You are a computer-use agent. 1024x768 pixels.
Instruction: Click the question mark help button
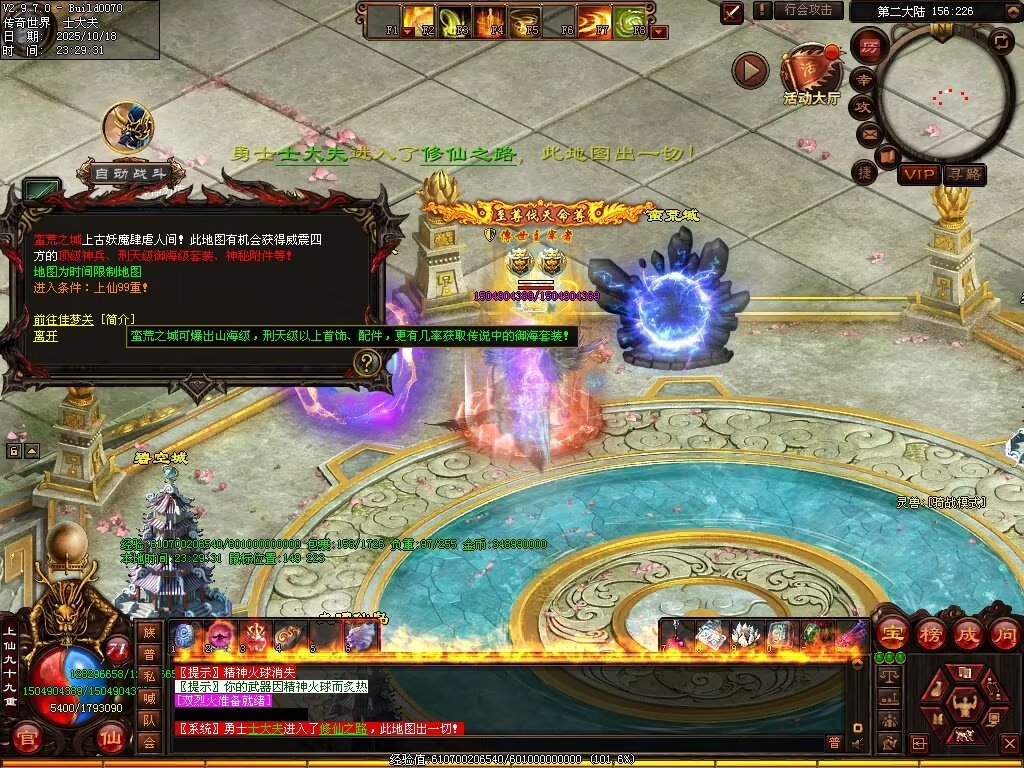[x=367, y=362]
